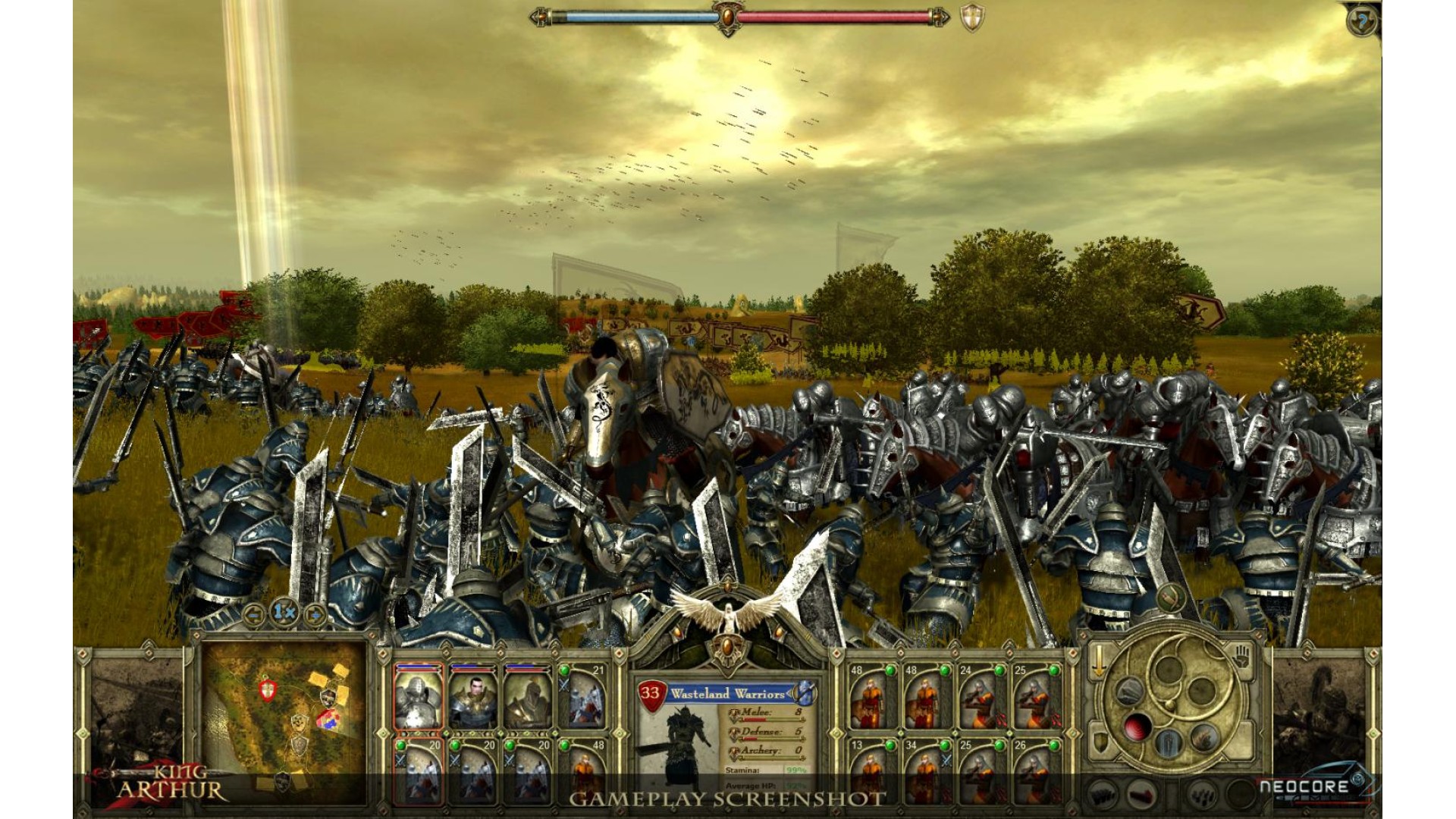Decrease game speed with minus button
This screenshot has height=819, width=1456.
click(x=253, y=613)
